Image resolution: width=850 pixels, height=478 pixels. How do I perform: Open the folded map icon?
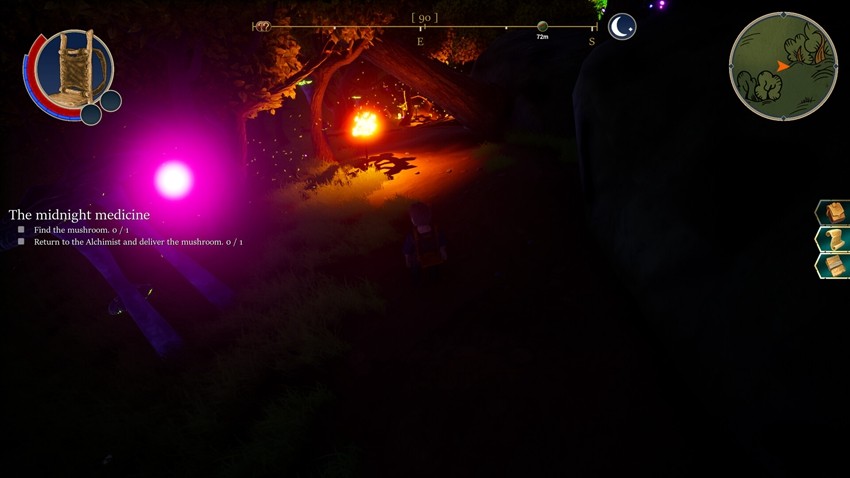pyautogui.click(x=834, y=265)
